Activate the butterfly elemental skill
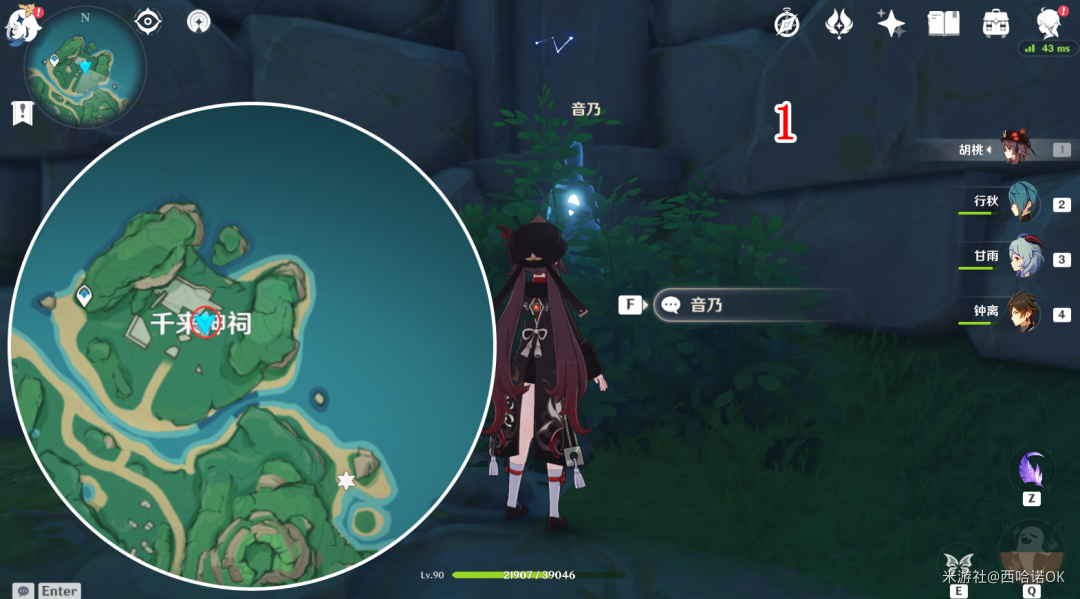The image size is (1080, 599). tap(958, 564)
